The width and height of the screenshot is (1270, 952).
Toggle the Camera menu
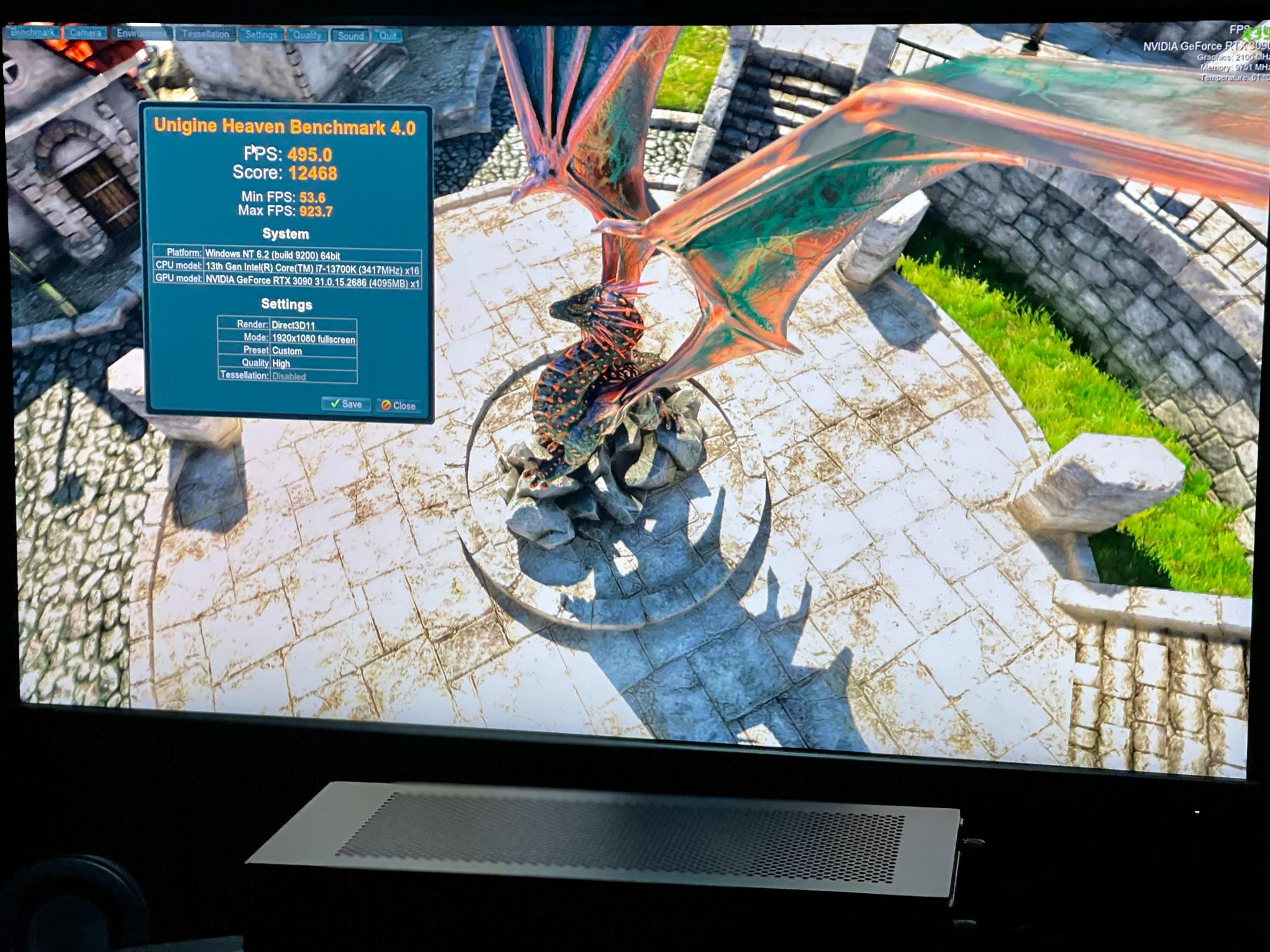[86, 33]
